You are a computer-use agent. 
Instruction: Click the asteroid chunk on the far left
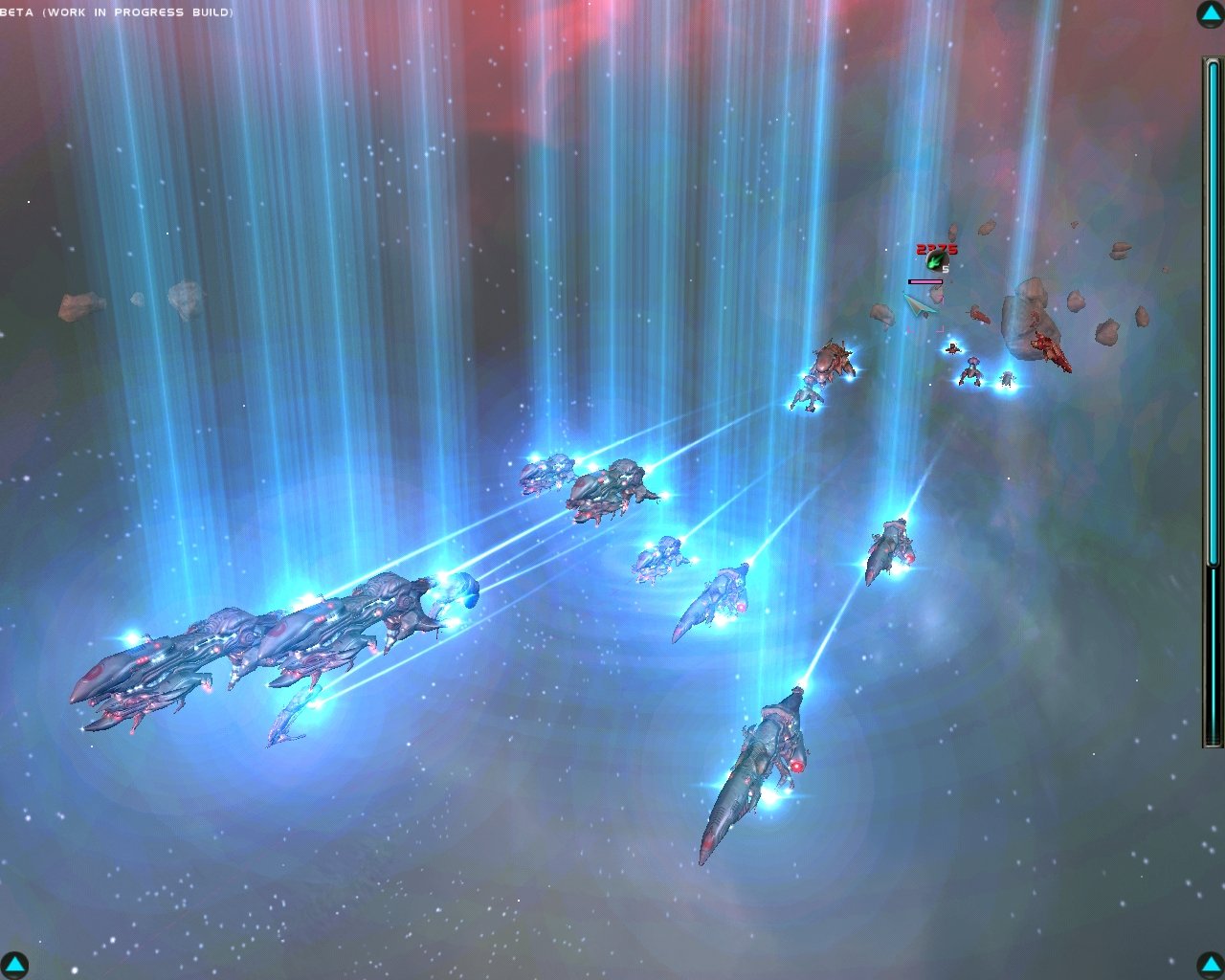point(79,304)
